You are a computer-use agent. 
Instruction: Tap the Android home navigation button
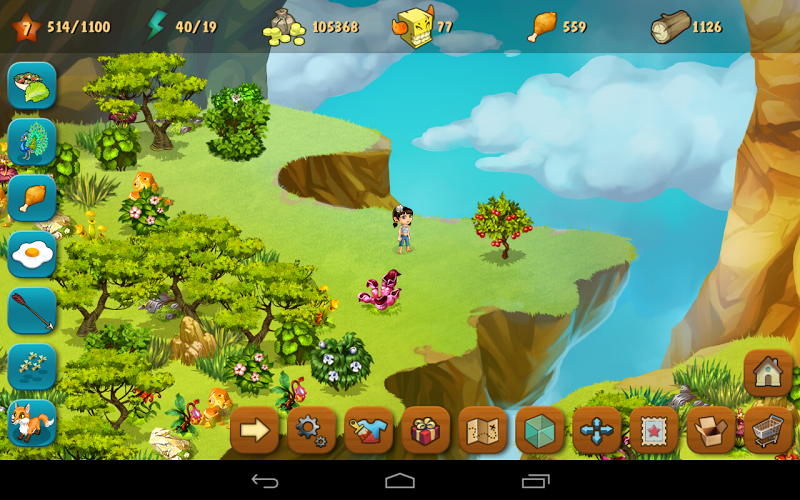(400, 481)
